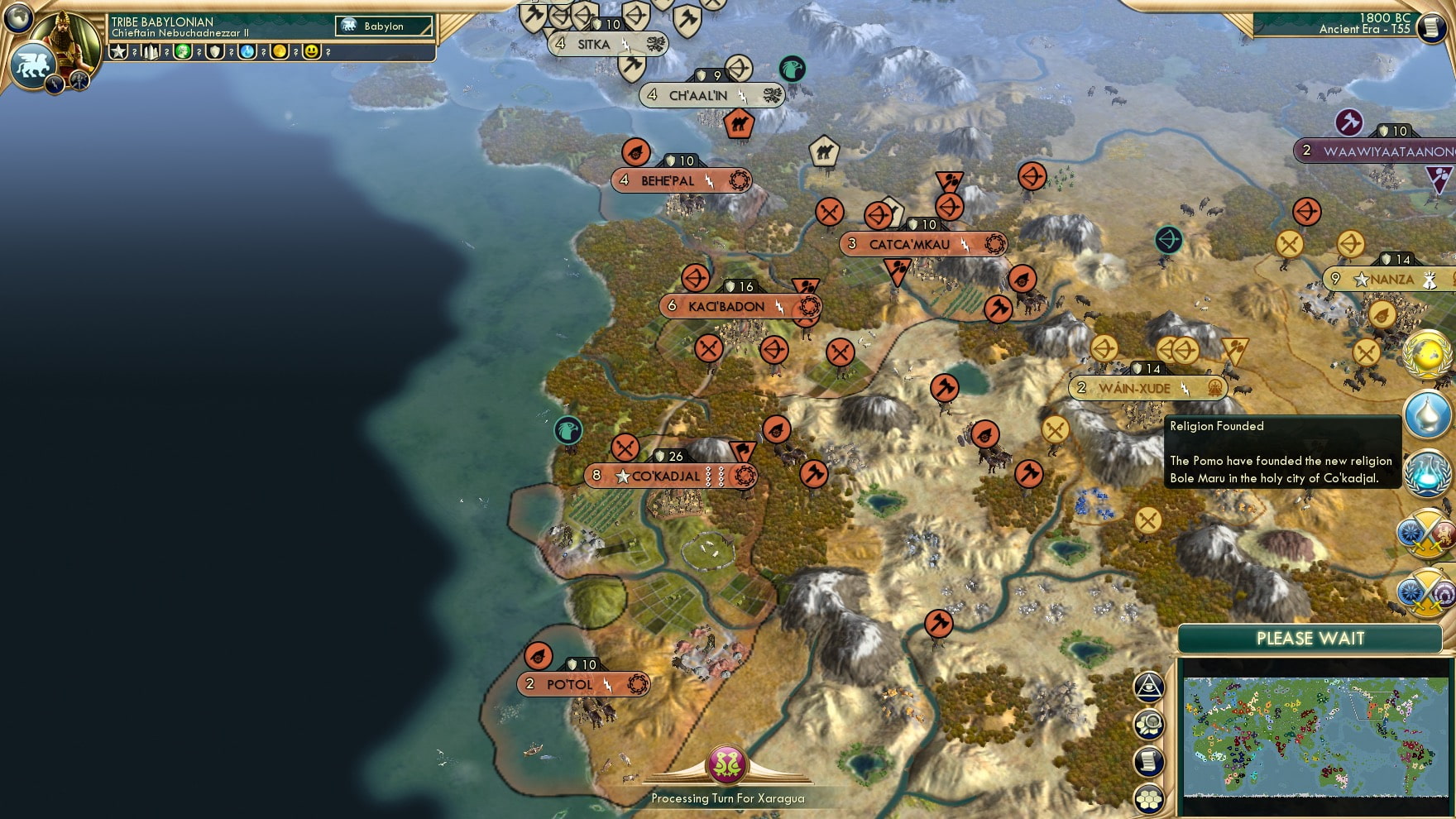Open the Babylon civilization selector dropdown
Screen dimensions: 1456x819
click(x=385, y=26)
